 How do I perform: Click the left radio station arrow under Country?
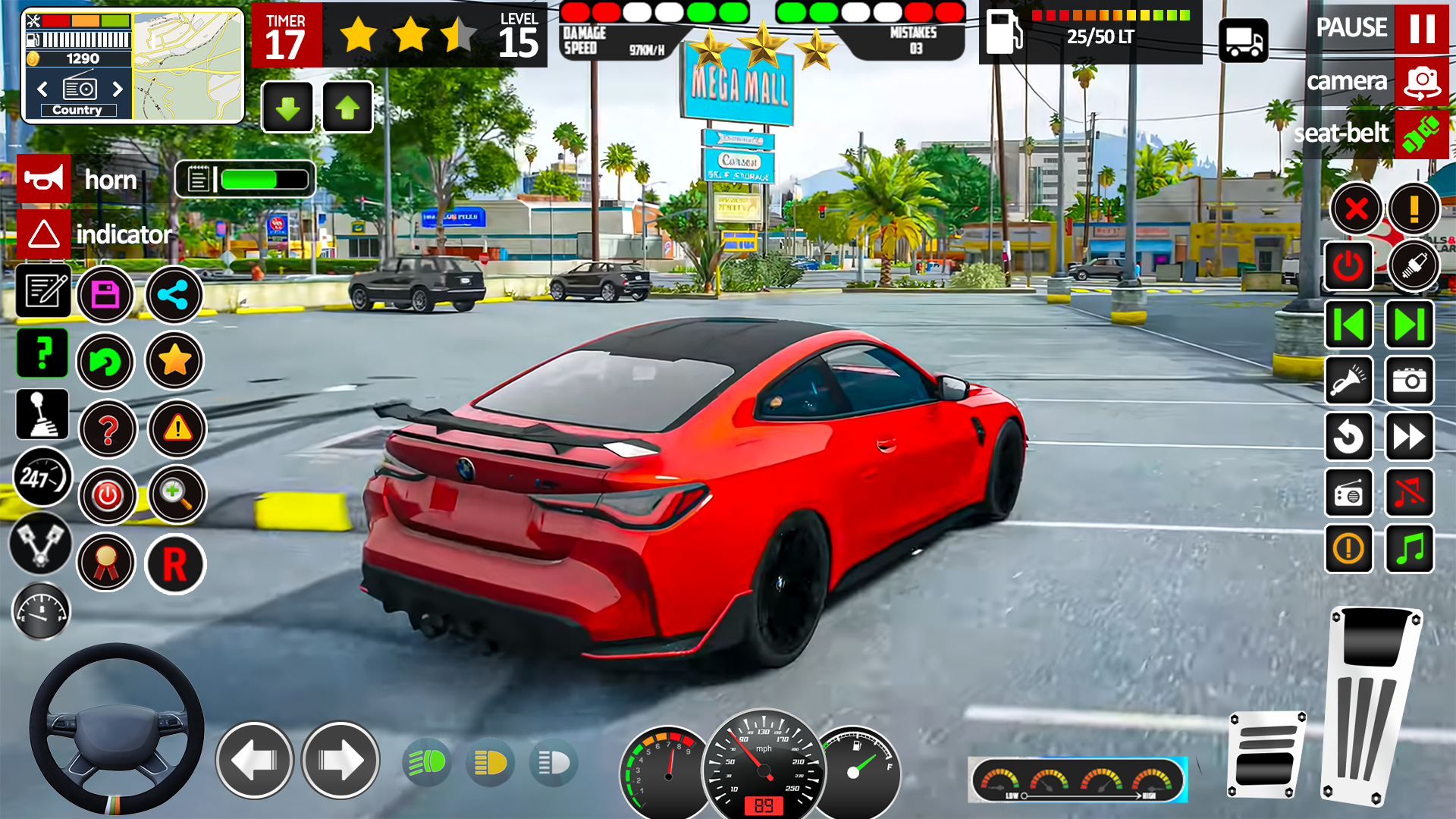pos(42,89)
